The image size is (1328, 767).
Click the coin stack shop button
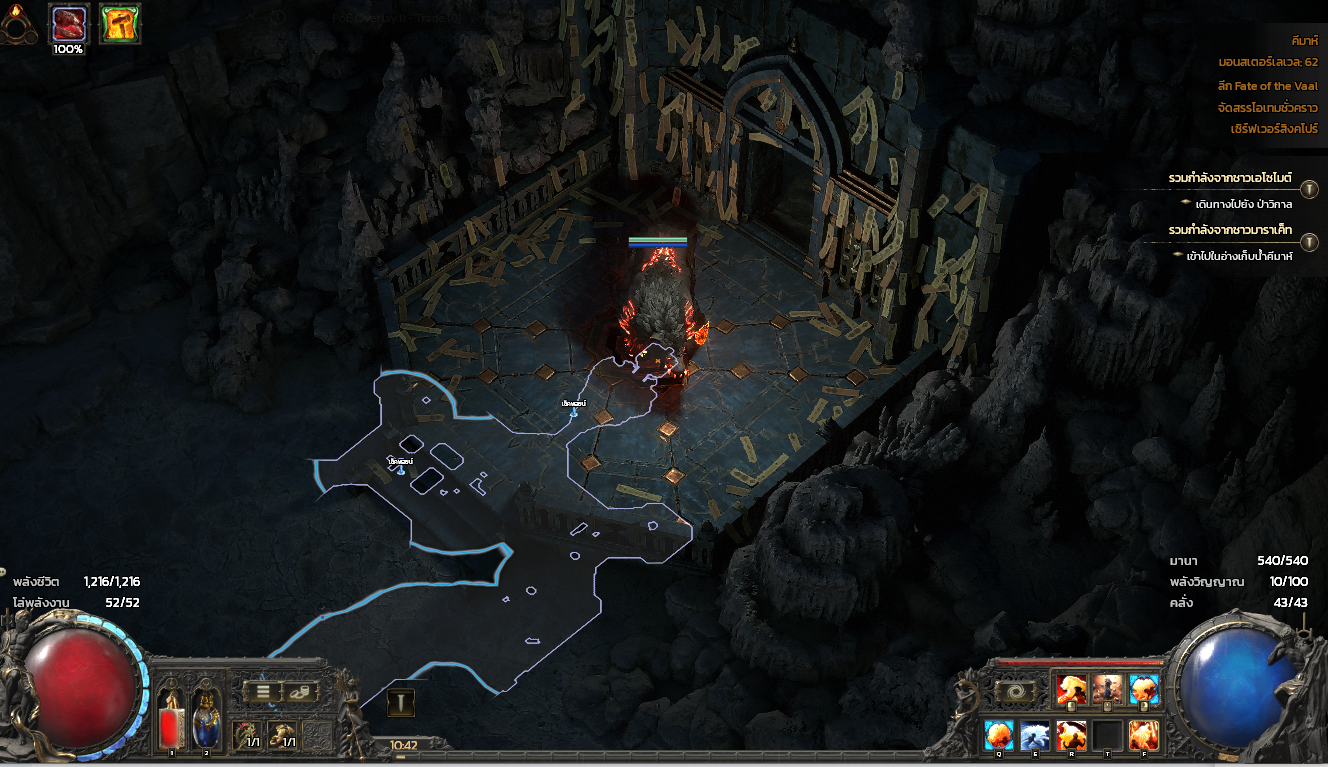coord(299,690)
